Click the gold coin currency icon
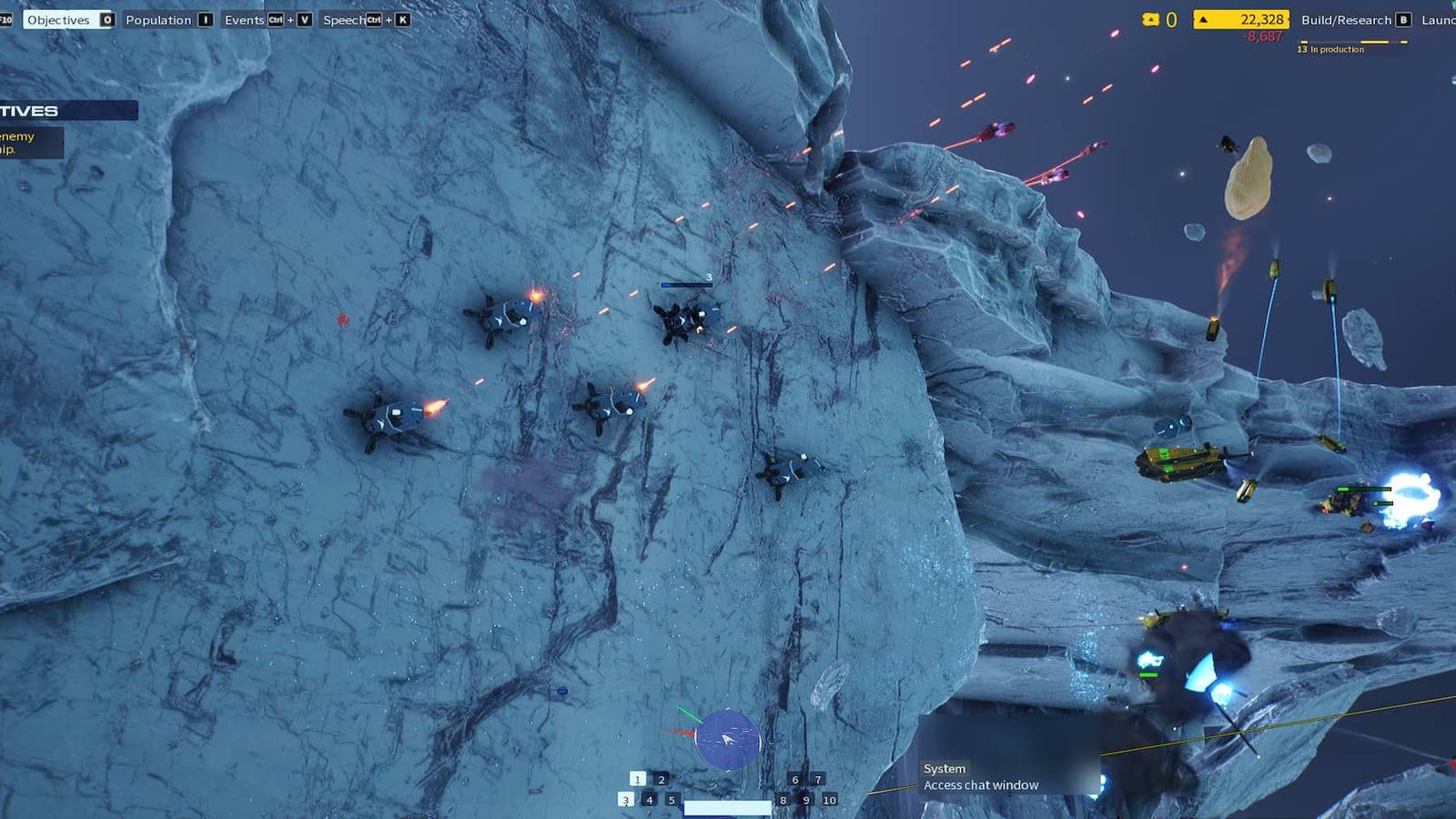 click(1152, 18)
